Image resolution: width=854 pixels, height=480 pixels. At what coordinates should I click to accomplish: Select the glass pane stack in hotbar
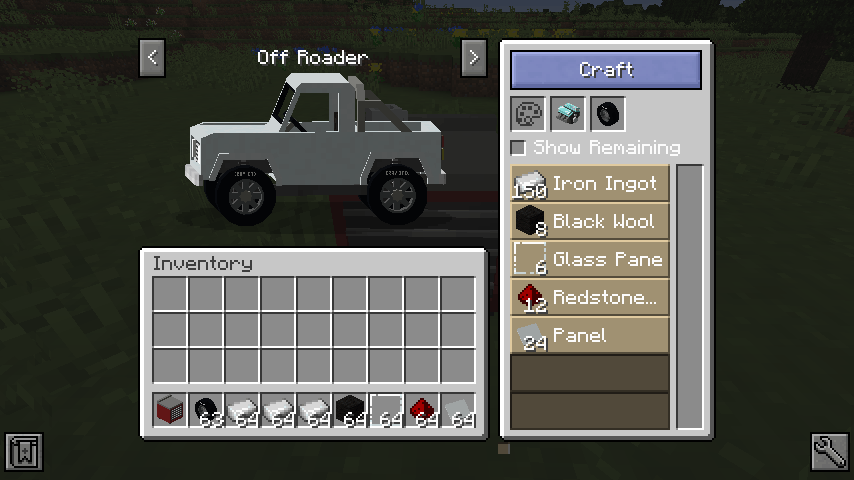[386, 410]
